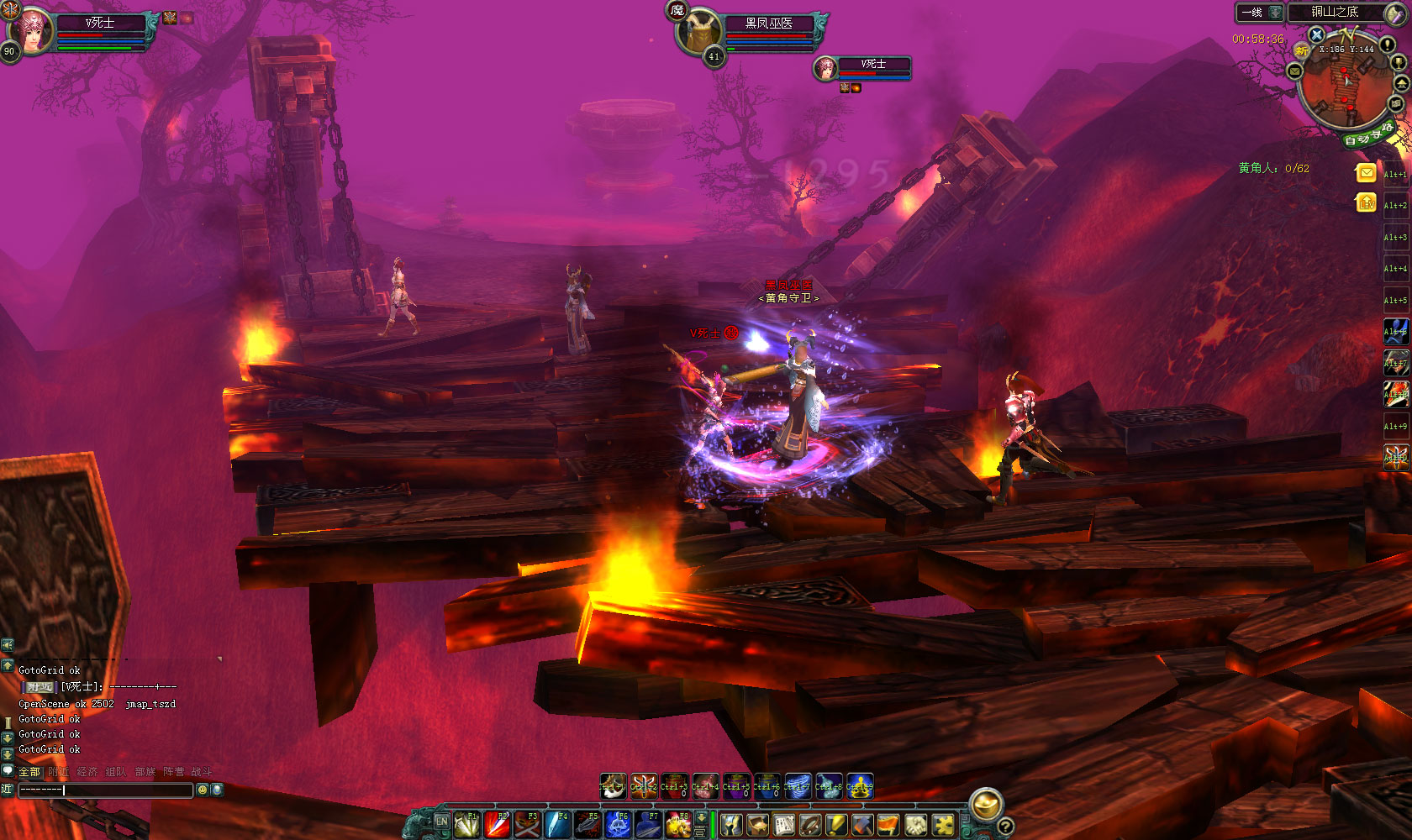Use the Ctrl+7 blue tornado skill

click(798, 786)
